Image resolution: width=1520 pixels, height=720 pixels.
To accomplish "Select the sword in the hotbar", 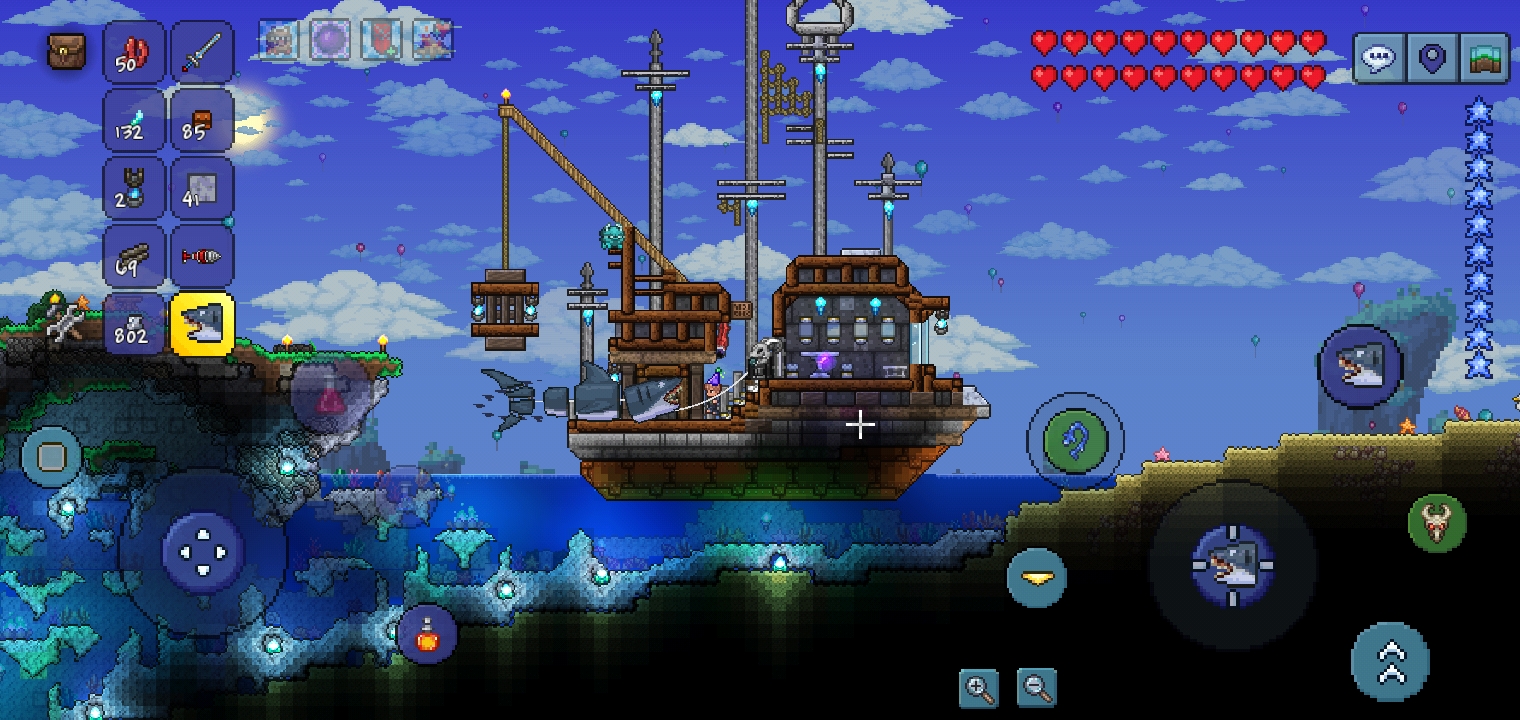I will (202, 51).
